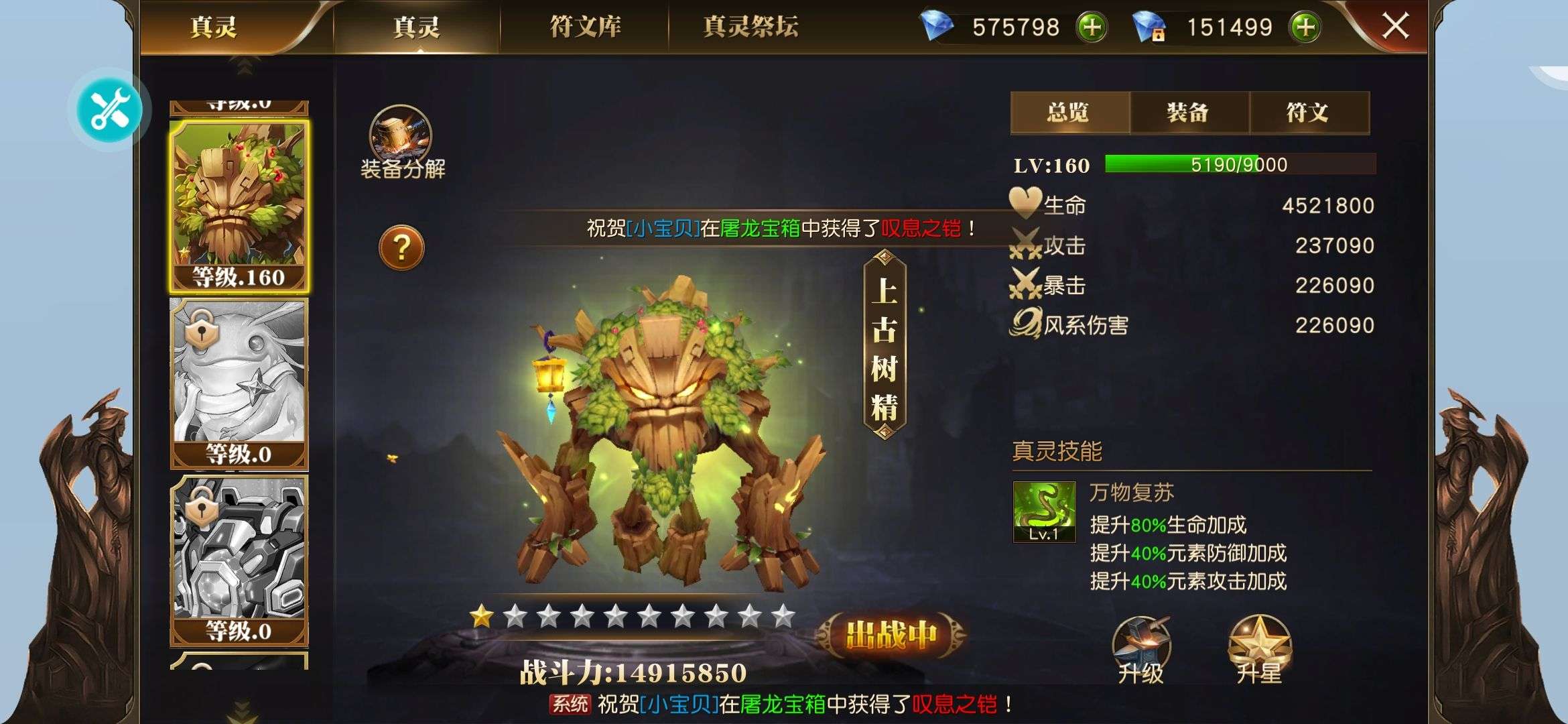Add blue diamonds with the plus button
This screenshot has width=1568, height=724.
pos(1092,27)
